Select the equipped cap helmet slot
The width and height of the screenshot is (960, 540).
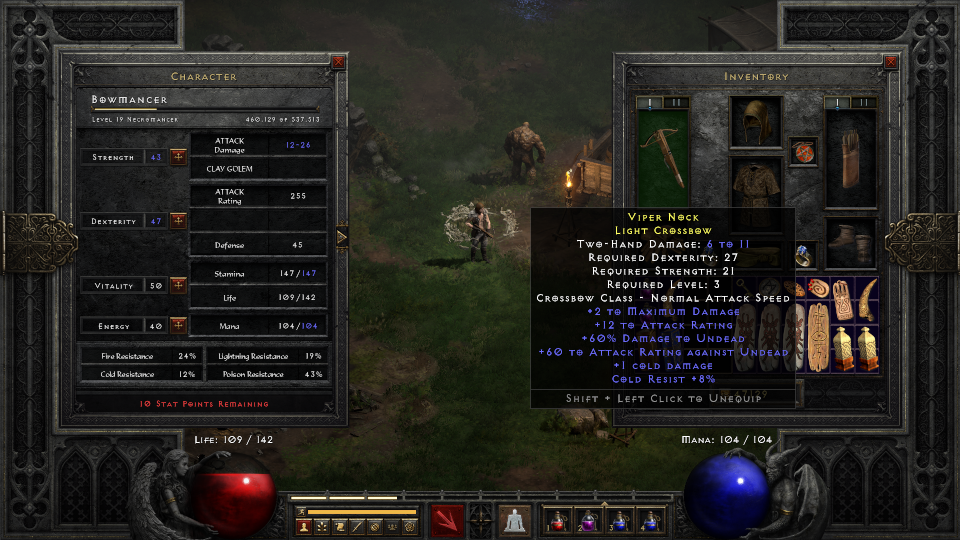click(x=755, y=121)
